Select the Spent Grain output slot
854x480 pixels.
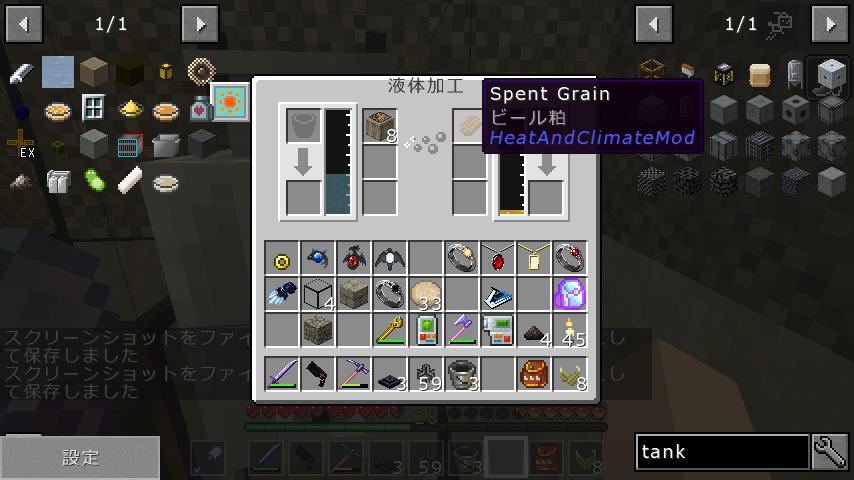pos(470,126)
